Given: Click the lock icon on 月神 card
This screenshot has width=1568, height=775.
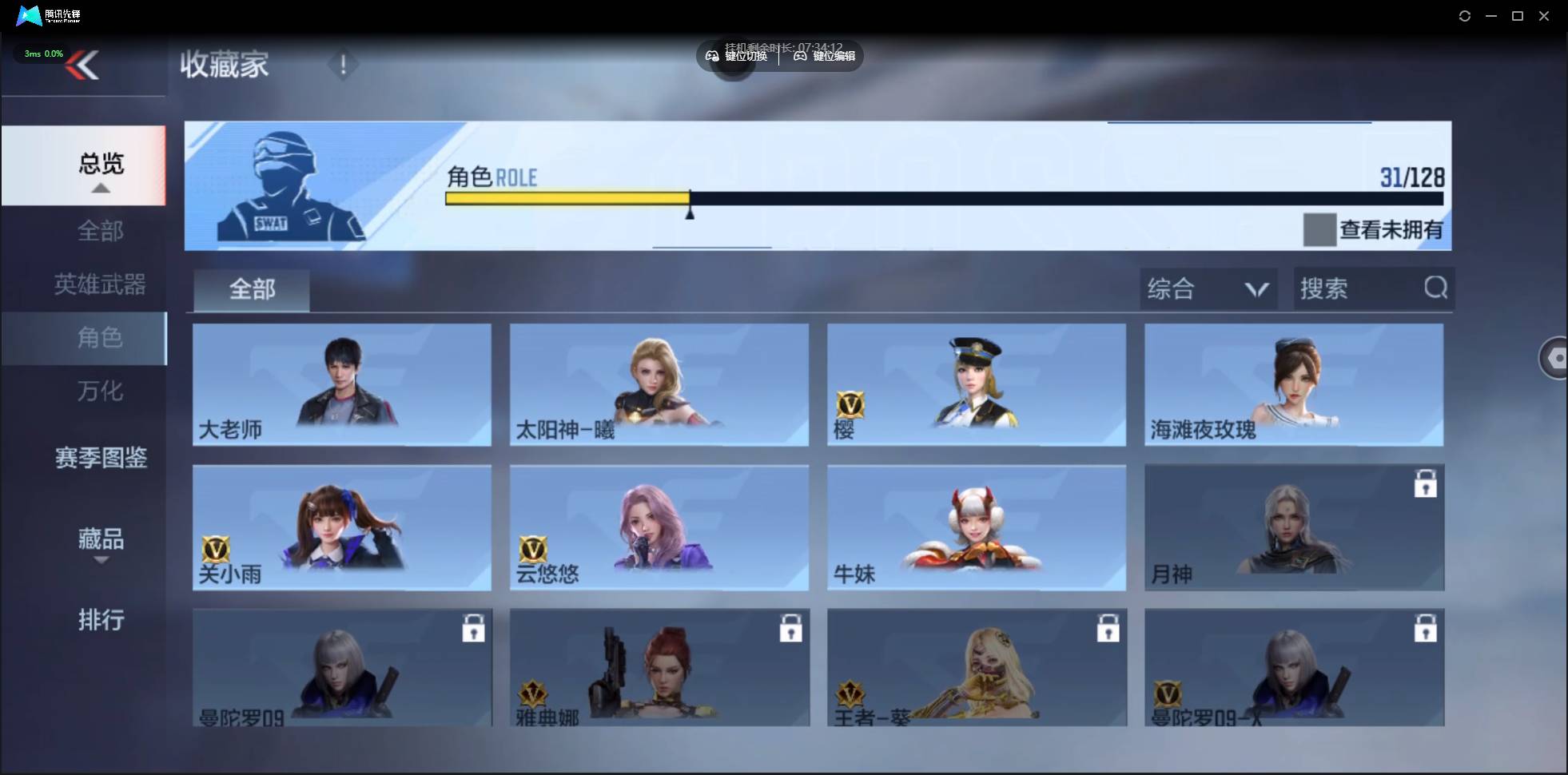Looking at the screenshot, I should [1426, 483].
